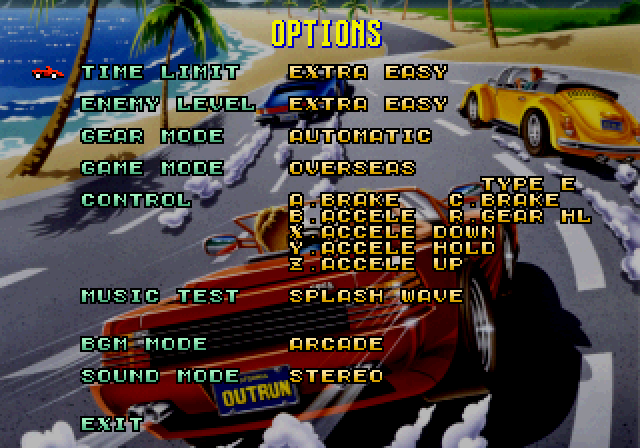Change the Splash Wave music track
The height and width of the screenshot is (448, 640).
(376, 296)
